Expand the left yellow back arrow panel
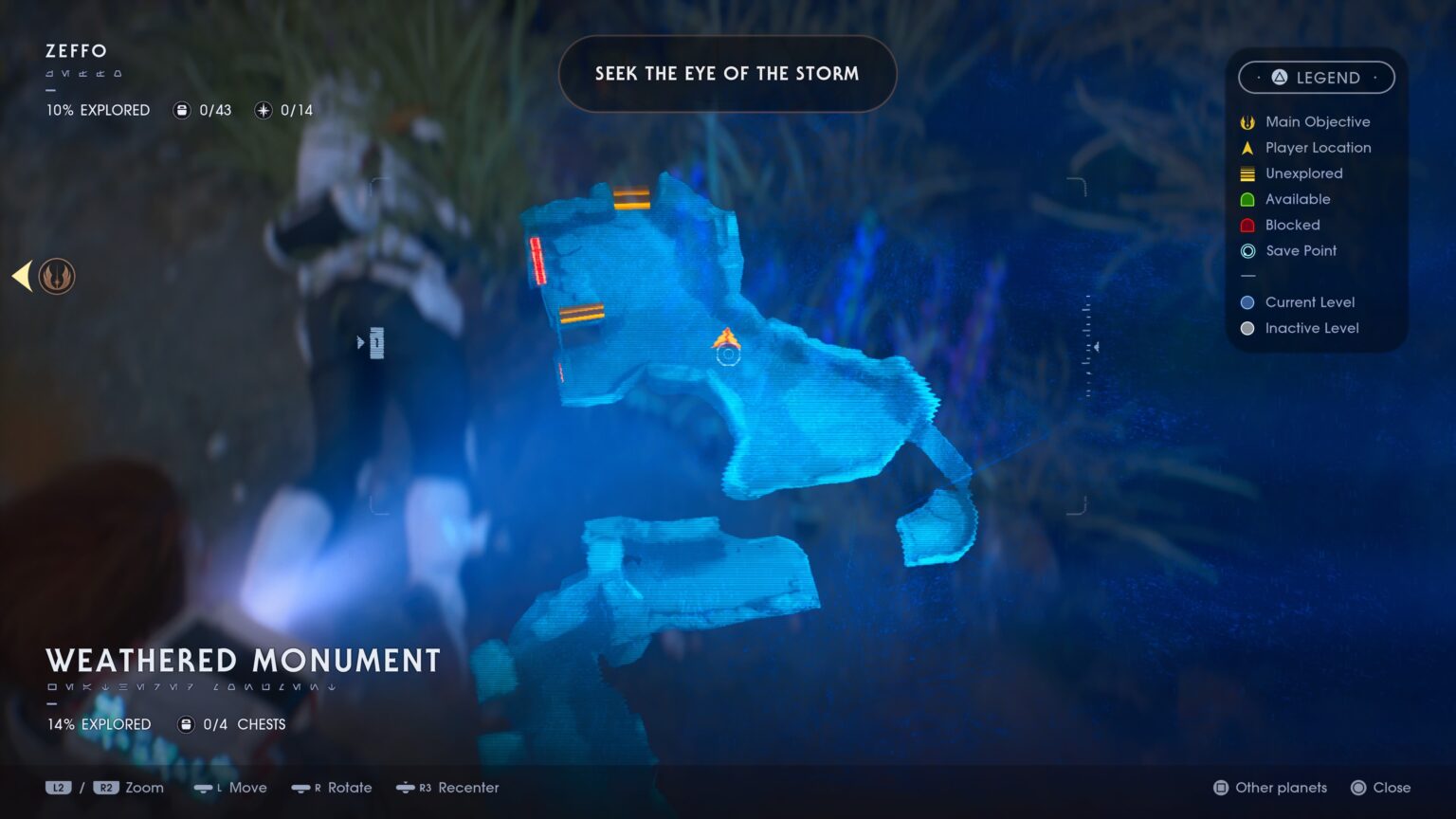This screenshot has width=1456, height=819. pos(21,276)
